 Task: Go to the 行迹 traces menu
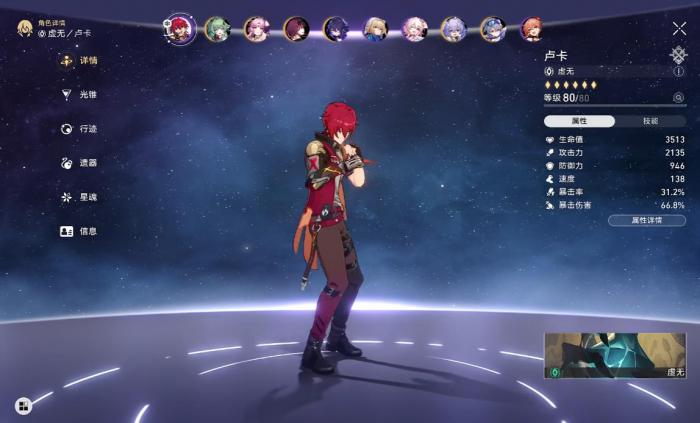pos(87,129)
